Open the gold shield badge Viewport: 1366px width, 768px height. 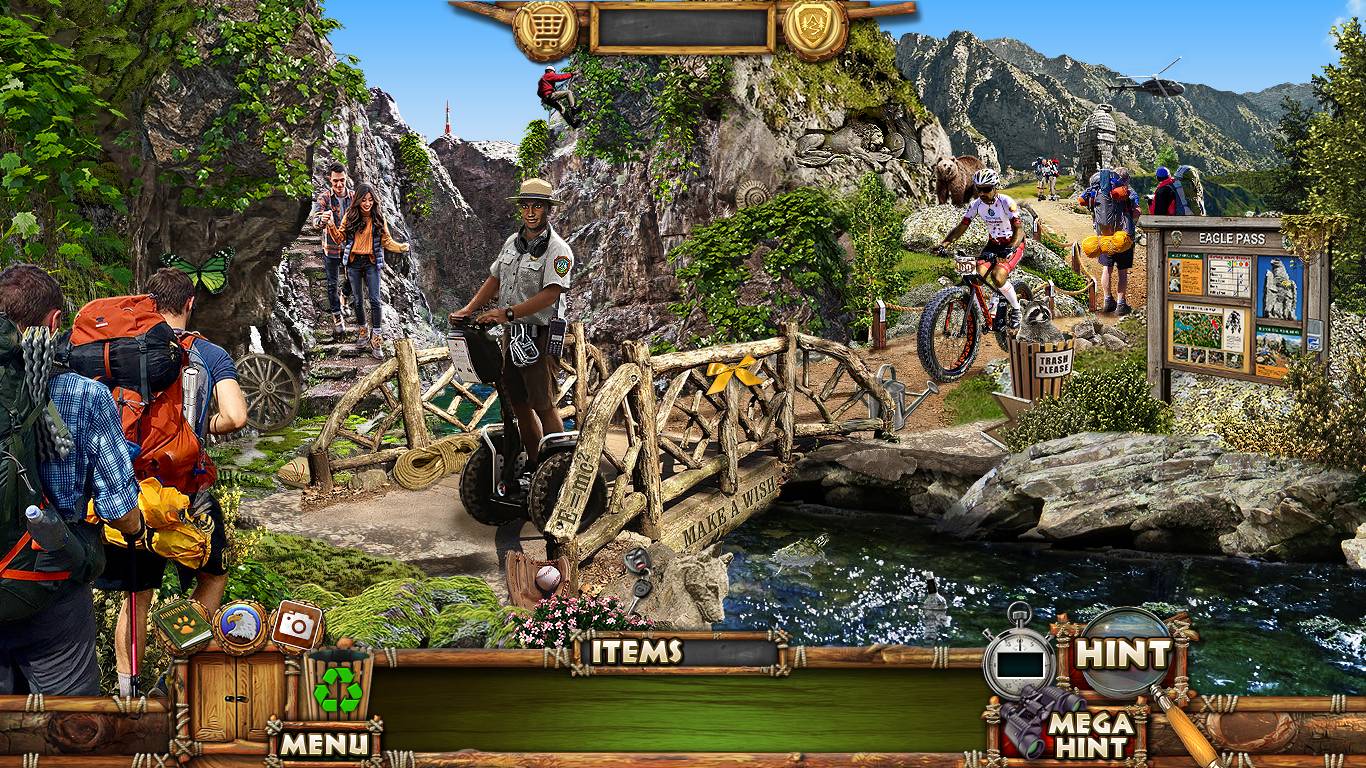tap(815, 29)
